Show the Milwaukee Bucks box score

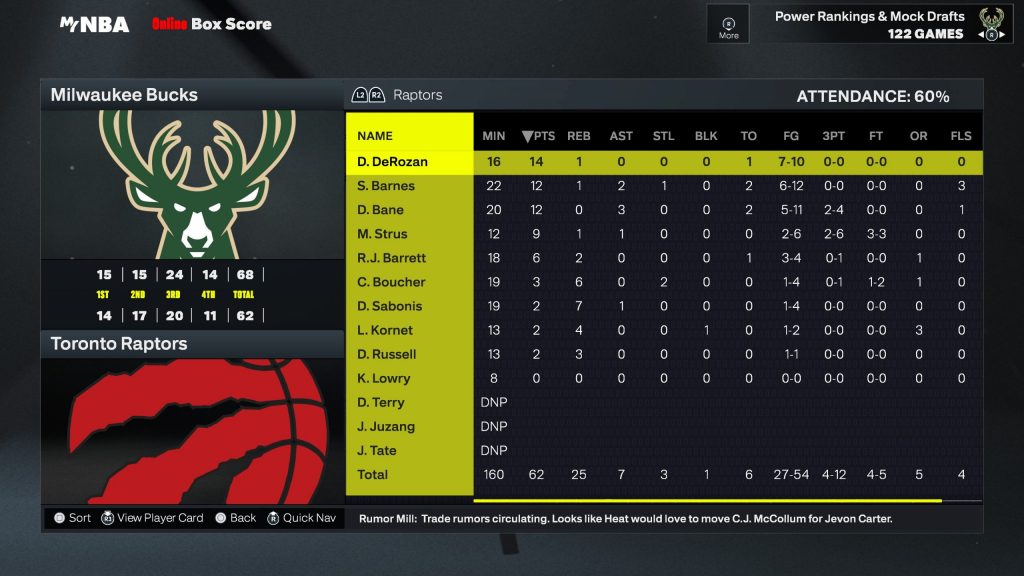[x=191, y=95]
